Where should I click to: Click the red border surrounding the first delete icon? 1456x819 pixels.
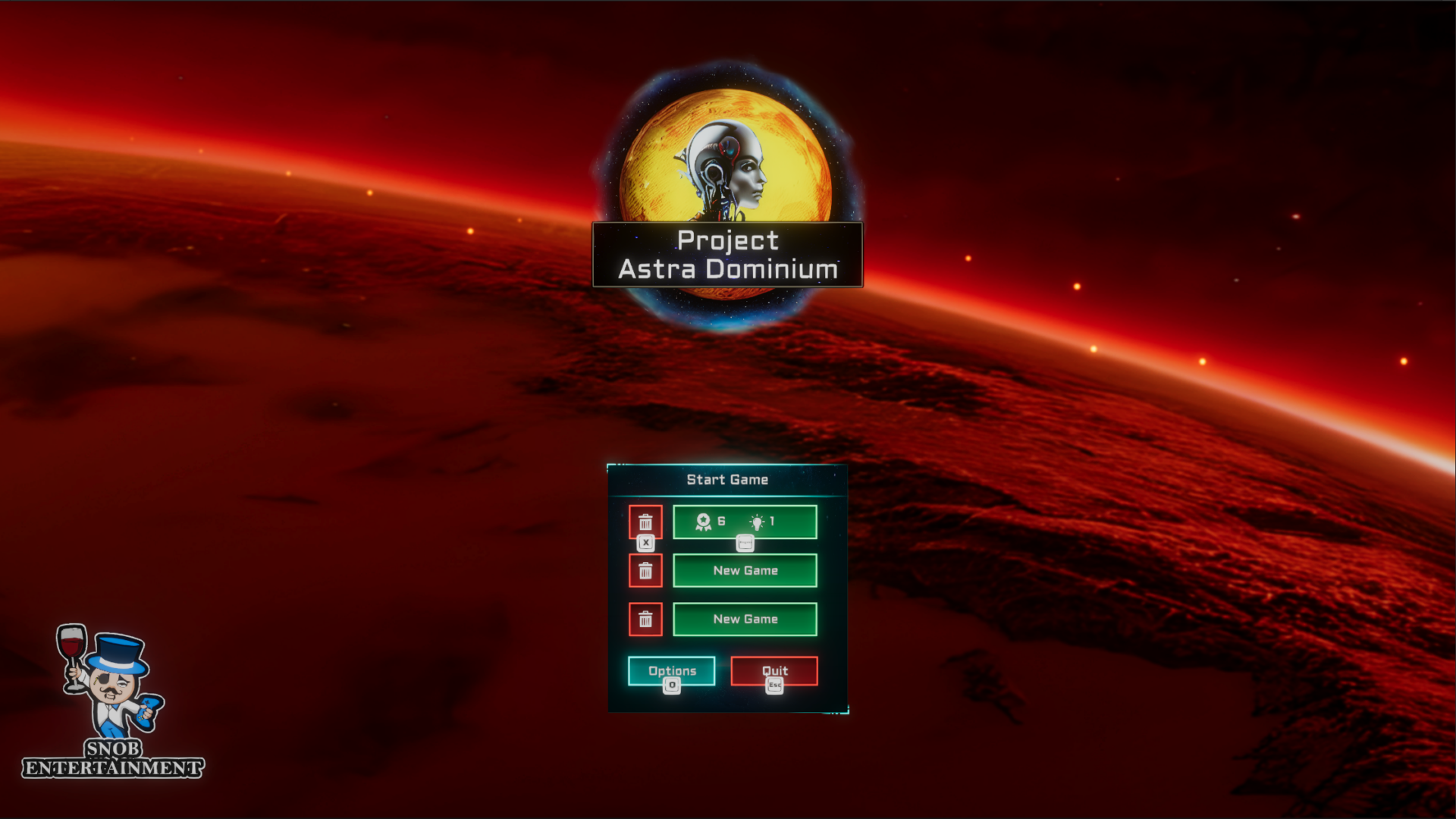(631, 522)
